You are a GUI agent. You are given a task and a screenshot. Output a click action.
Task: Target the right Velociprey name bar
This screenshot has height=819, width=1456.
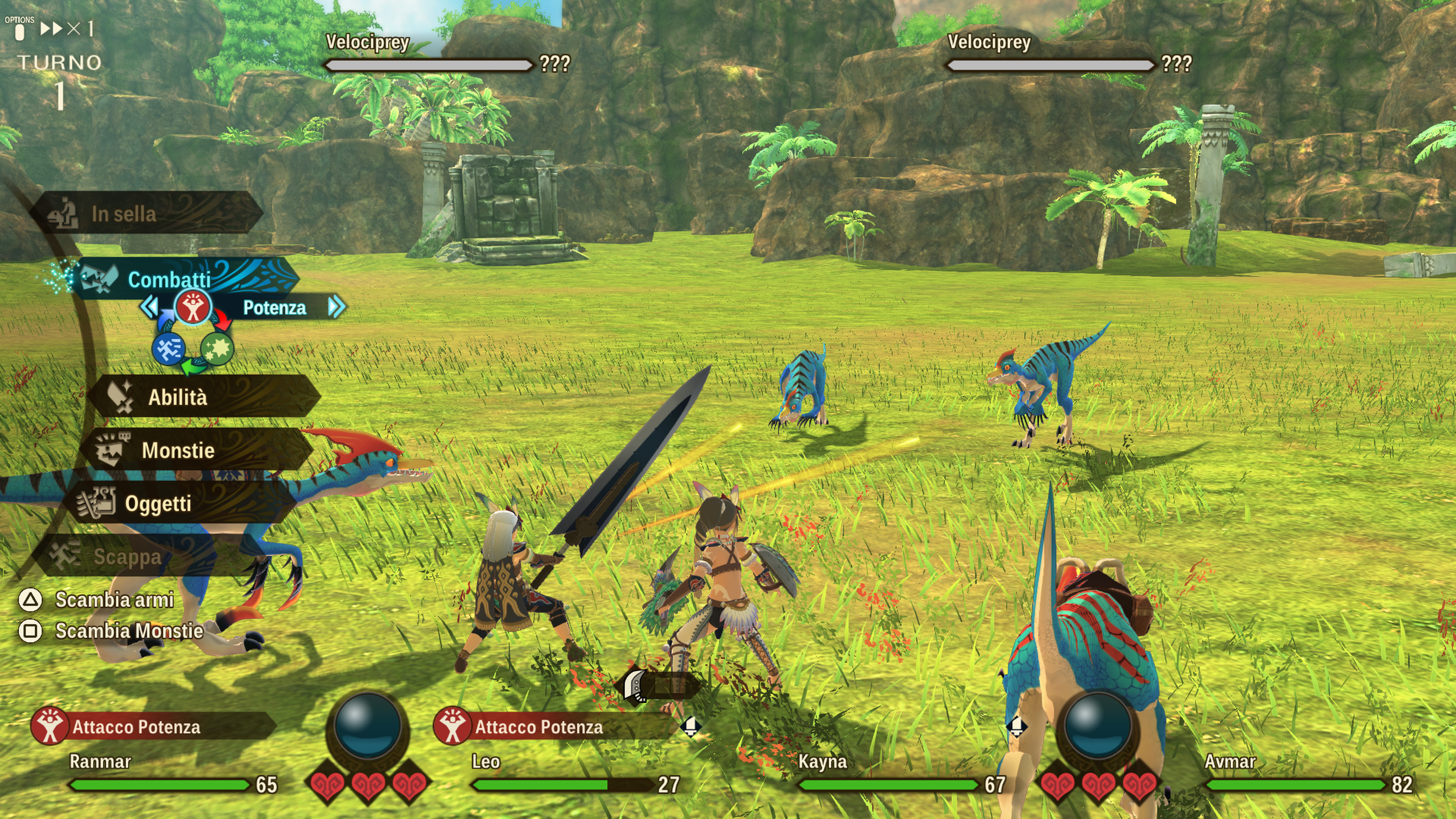(x=1050, y=64)
